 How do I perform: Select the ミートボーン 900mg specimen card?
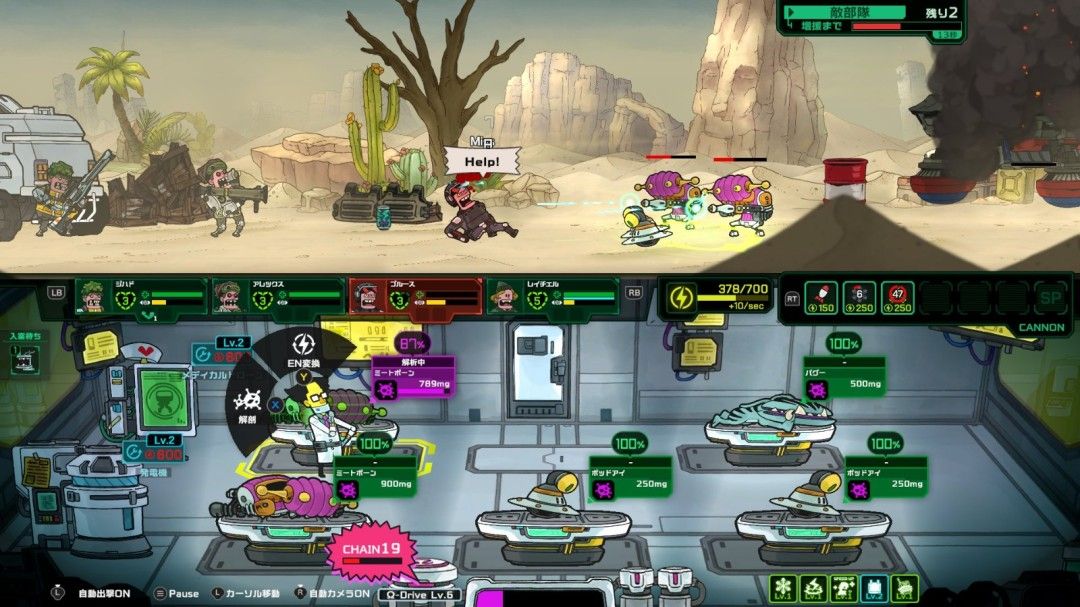[x=376, y=478]
